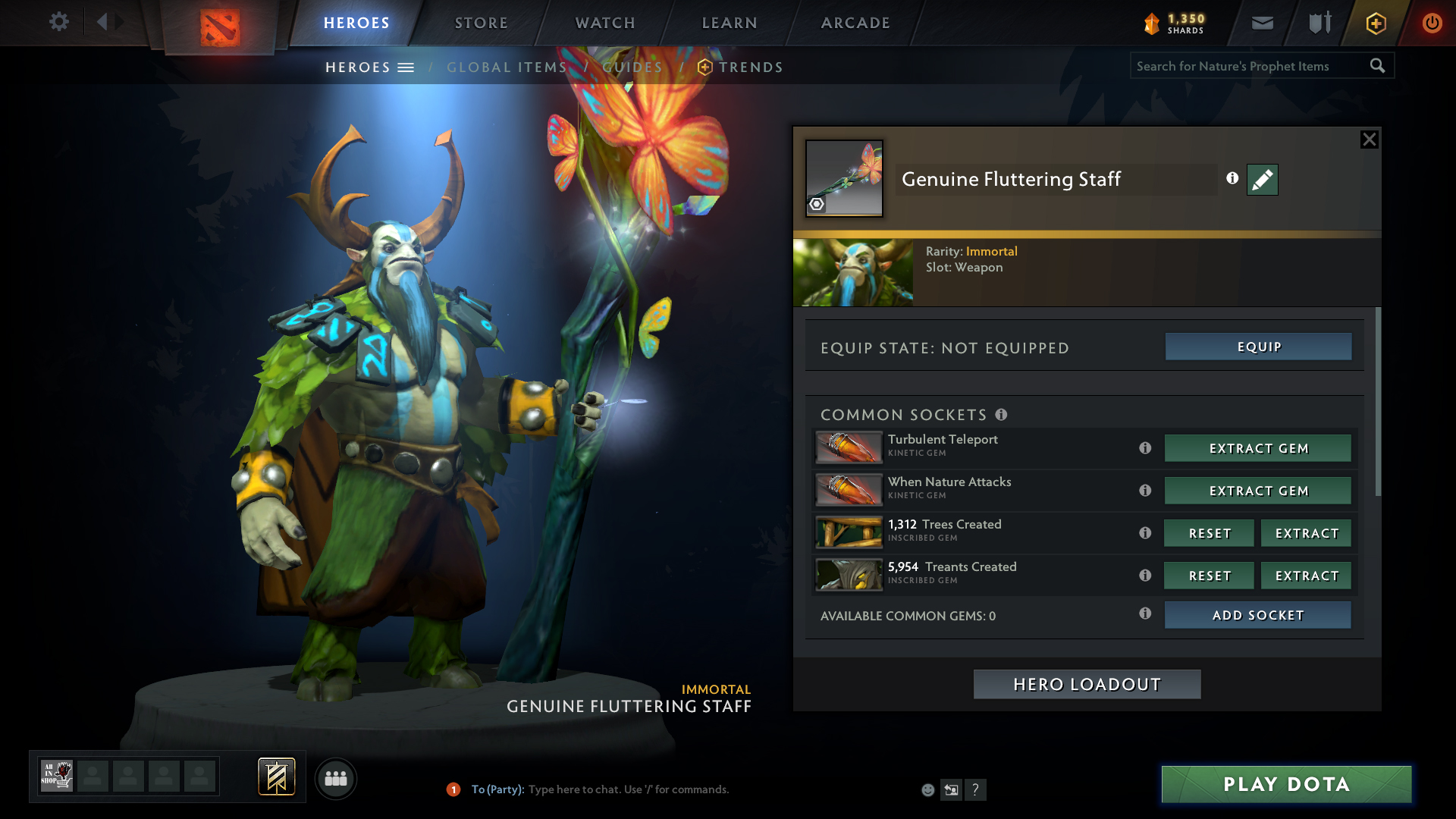Switch to the Store tab

481,23
